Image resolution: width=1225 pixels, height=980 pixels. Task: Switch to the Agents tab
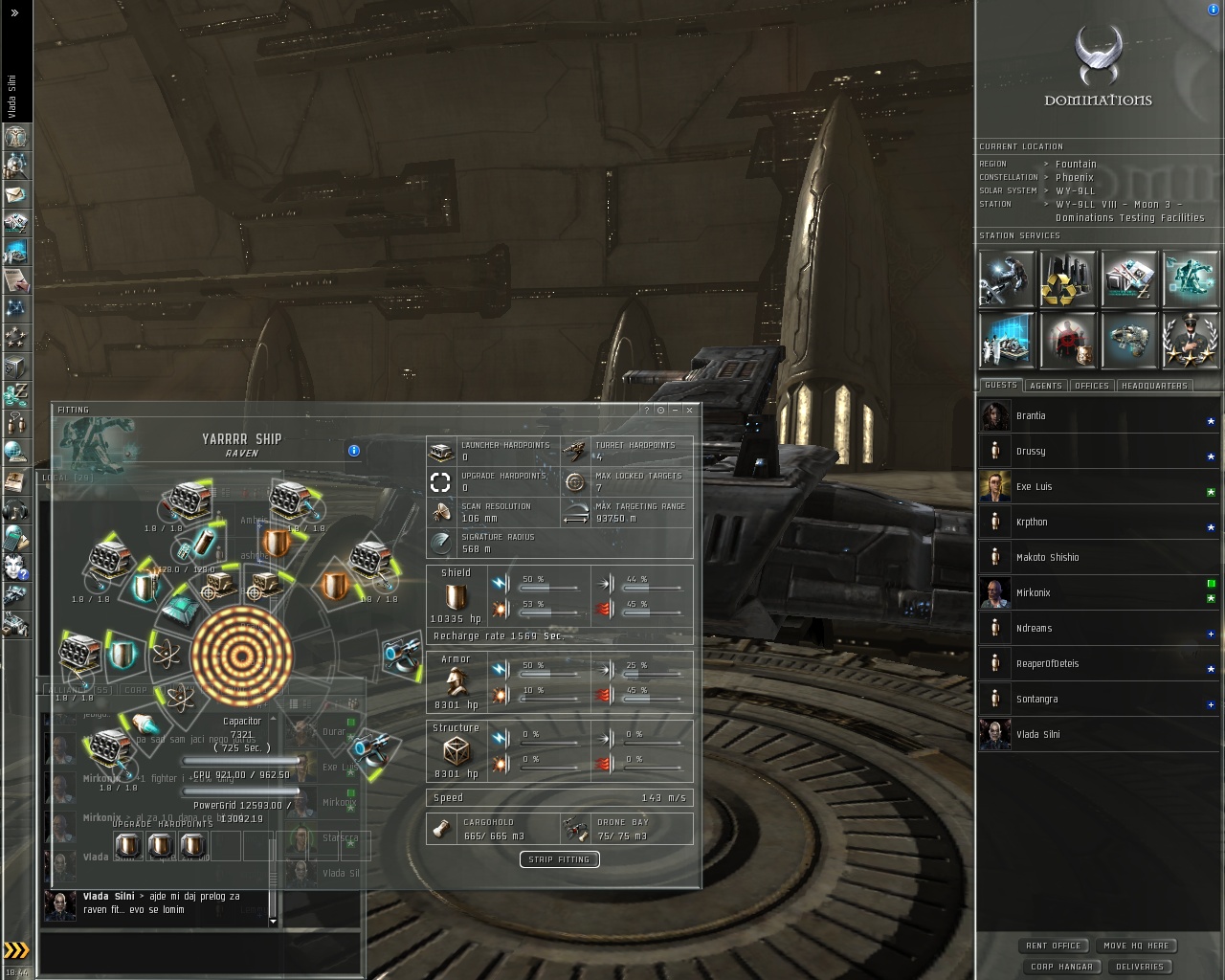pyautogui.click(x=1045, y=386)
